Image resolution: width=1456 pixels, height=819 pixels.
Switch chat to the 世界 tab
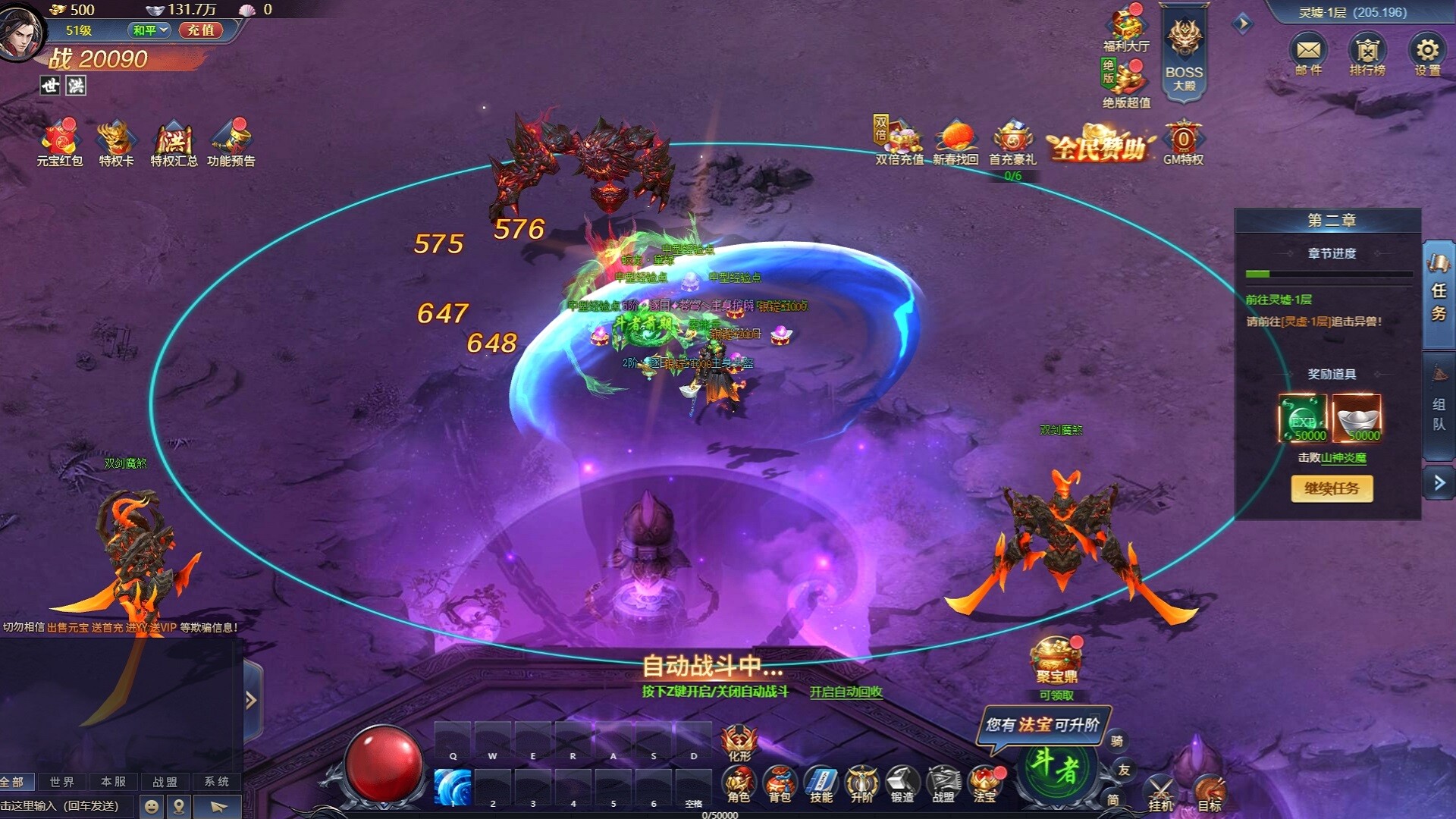(61, 782)
